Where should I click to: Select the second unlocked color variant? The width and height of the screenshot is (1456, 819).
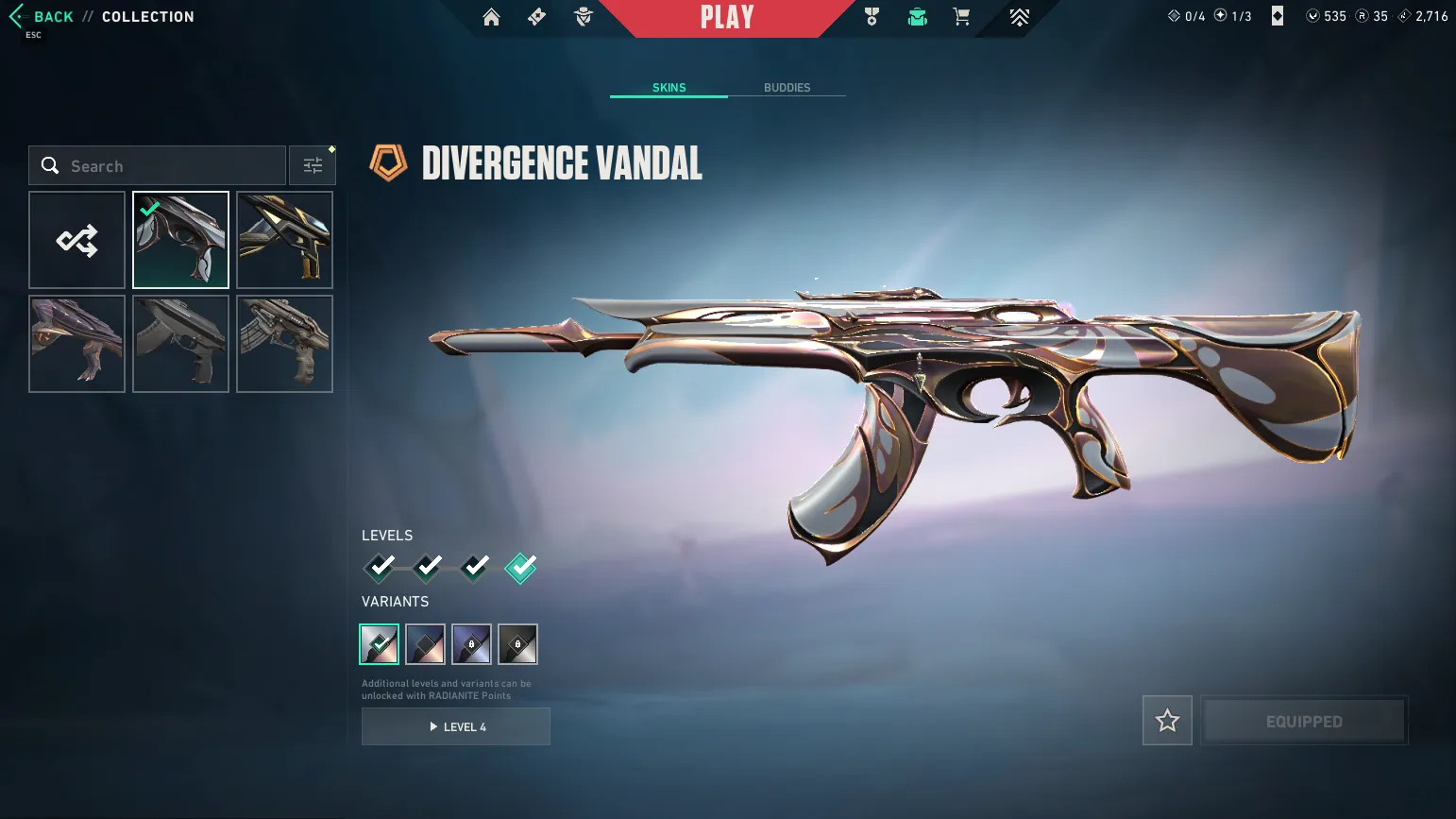(425, 643)
